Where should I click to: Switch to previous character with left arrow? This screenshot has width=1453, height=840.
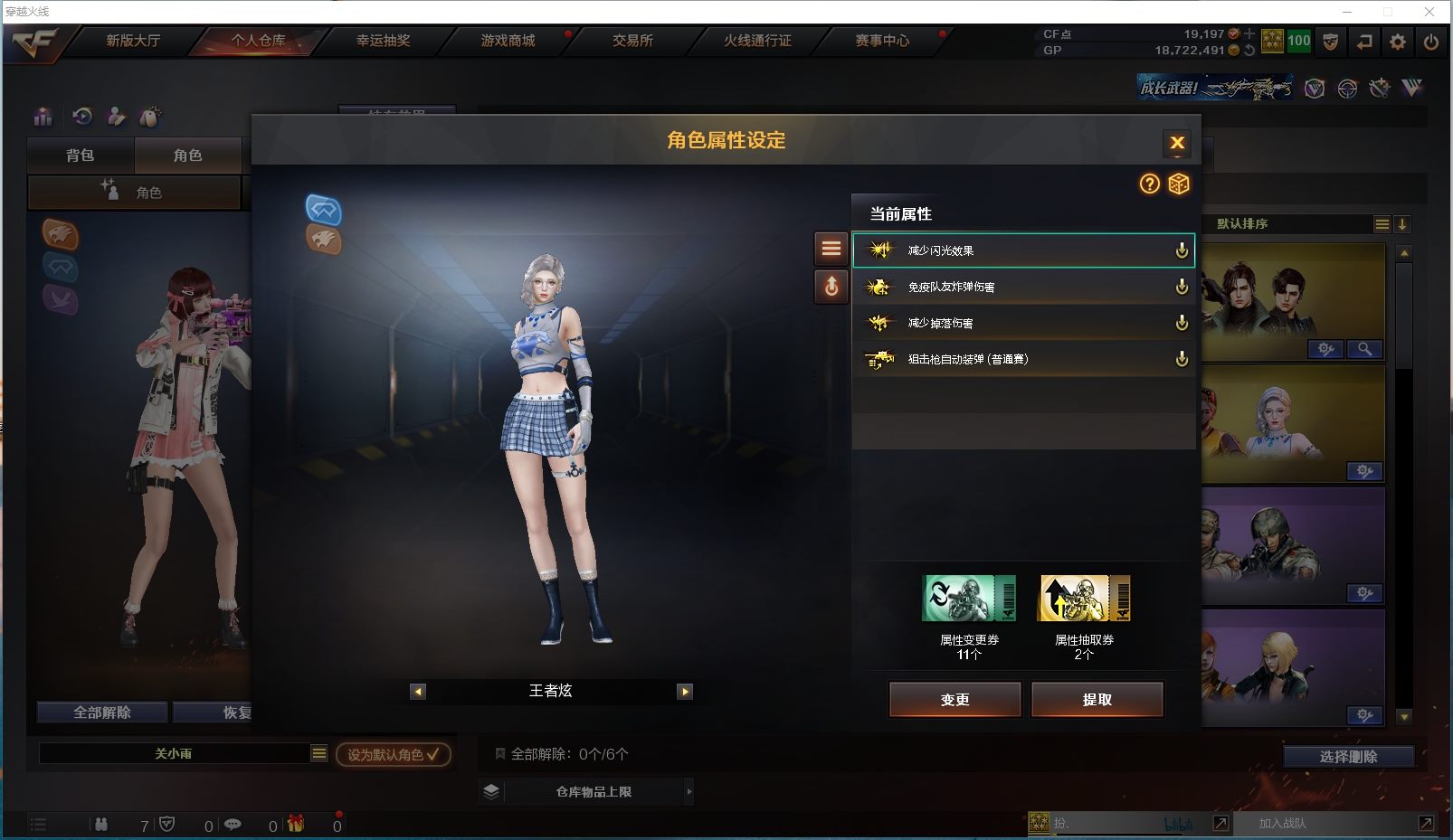tap(418, 692)
